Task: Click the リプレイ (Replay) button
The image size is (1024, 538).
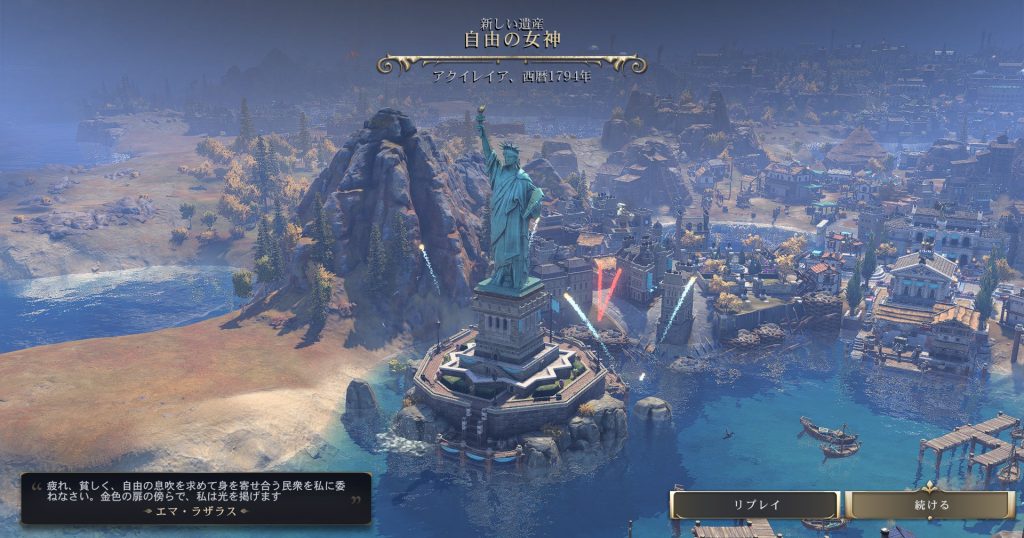Action: pyautogui.click(x=756, y=505)
